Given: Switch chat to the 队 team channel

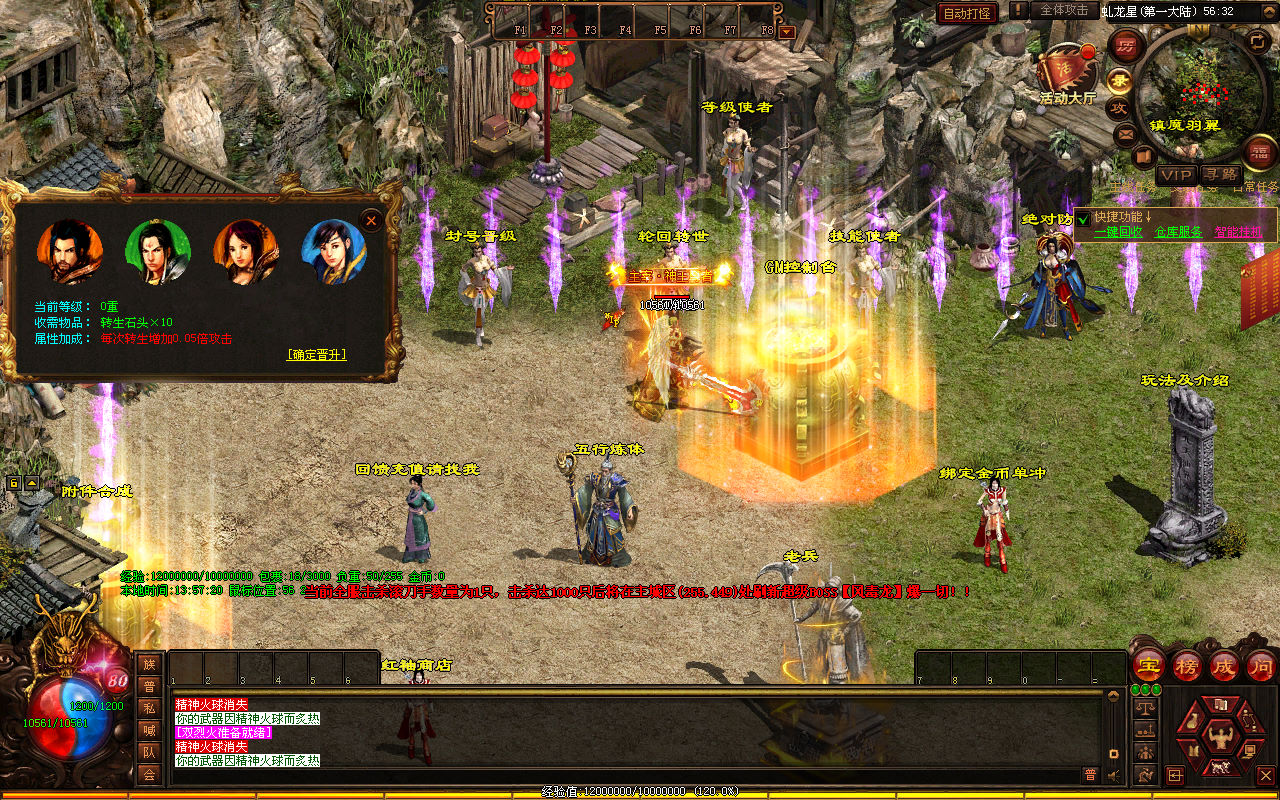Looking at the screenshot, I should click(149, 752).
